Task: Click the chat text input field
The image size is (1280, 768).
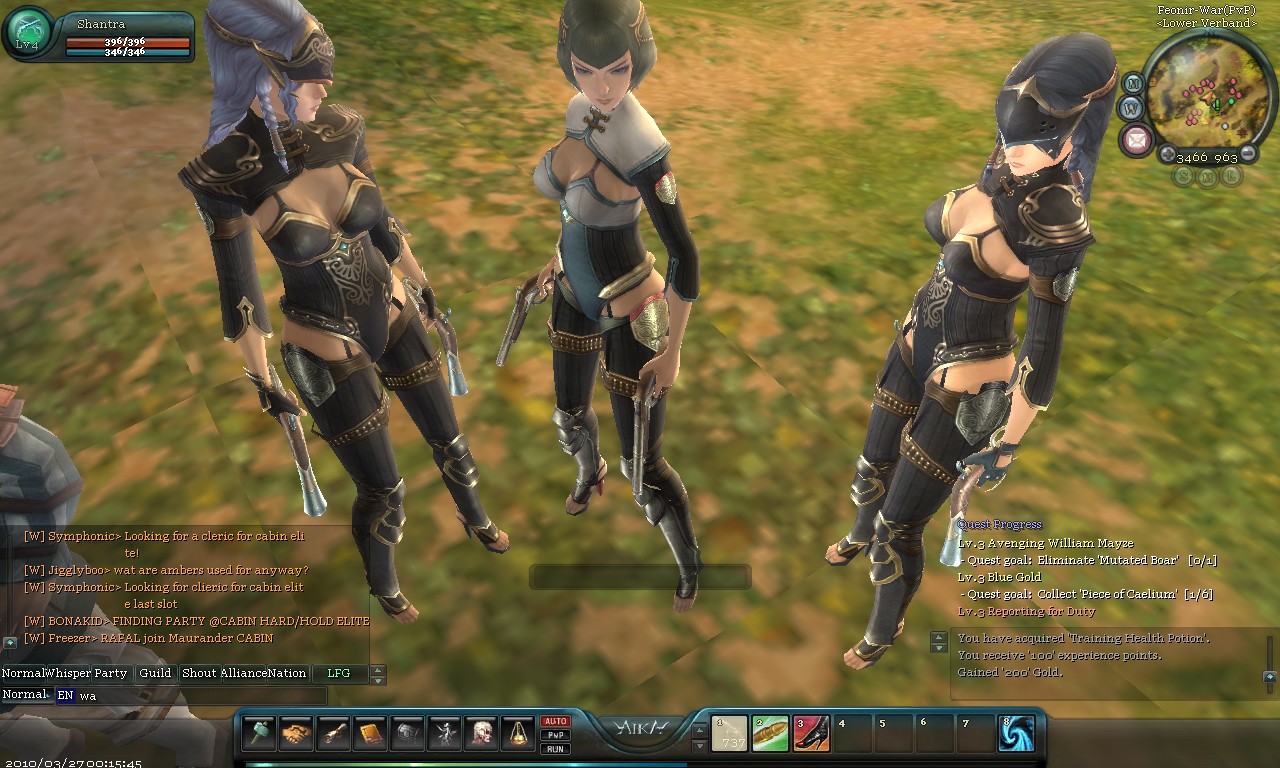Action: [x=200, y=695]
